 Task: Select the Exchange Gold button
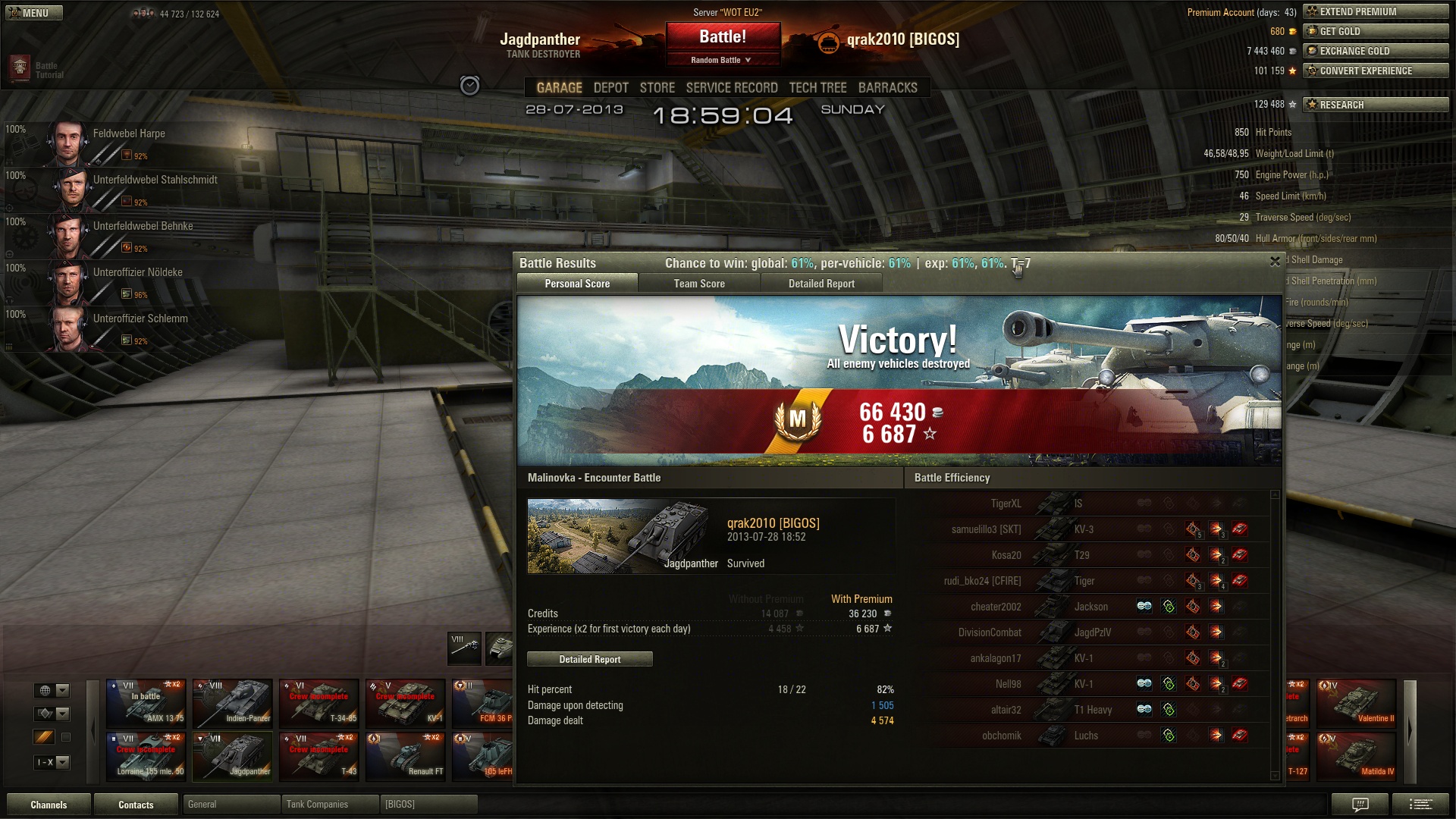(1375, 51)
